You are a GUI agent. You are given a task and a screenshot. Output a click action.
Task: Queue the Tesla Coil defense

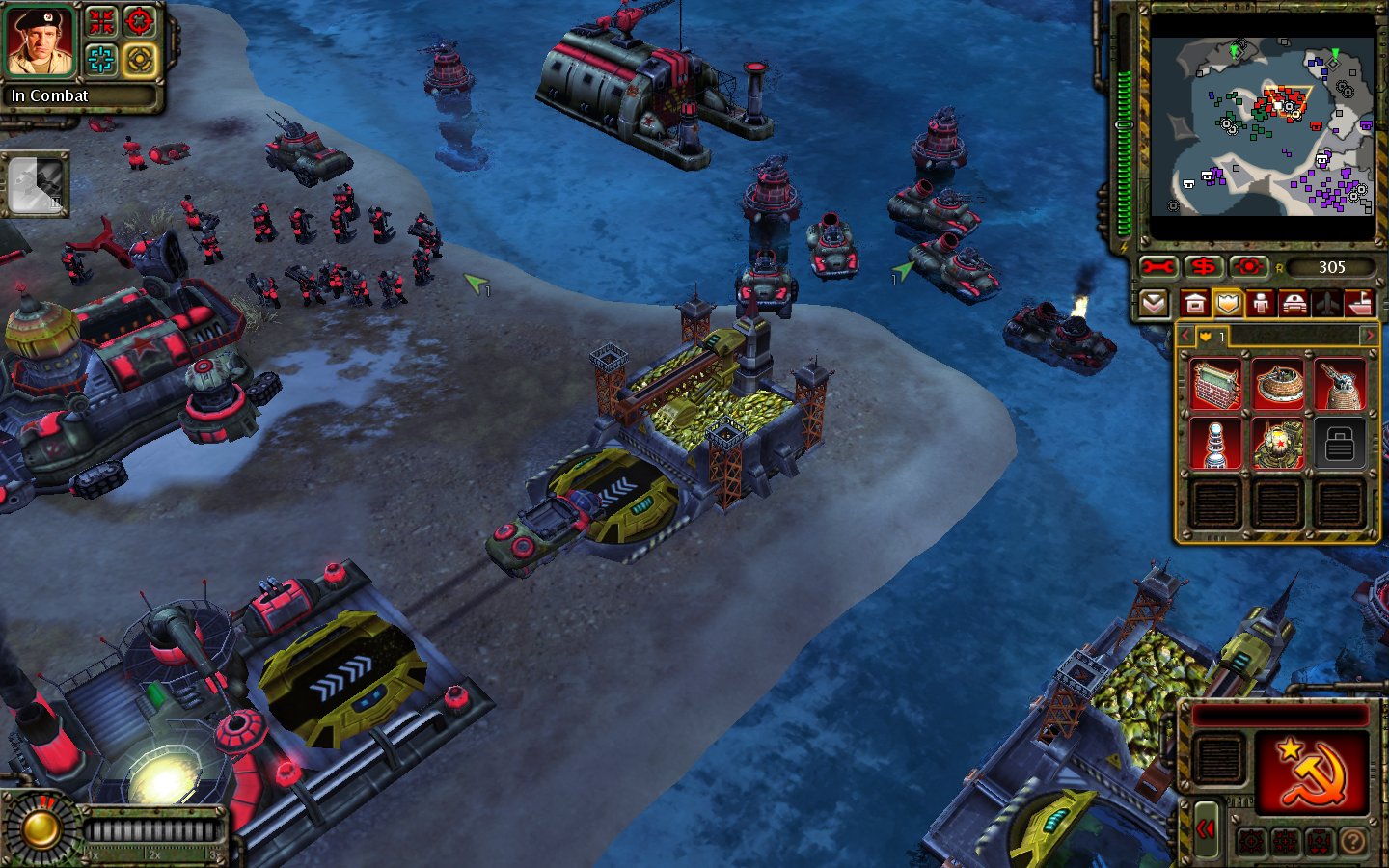point(1215,444)
